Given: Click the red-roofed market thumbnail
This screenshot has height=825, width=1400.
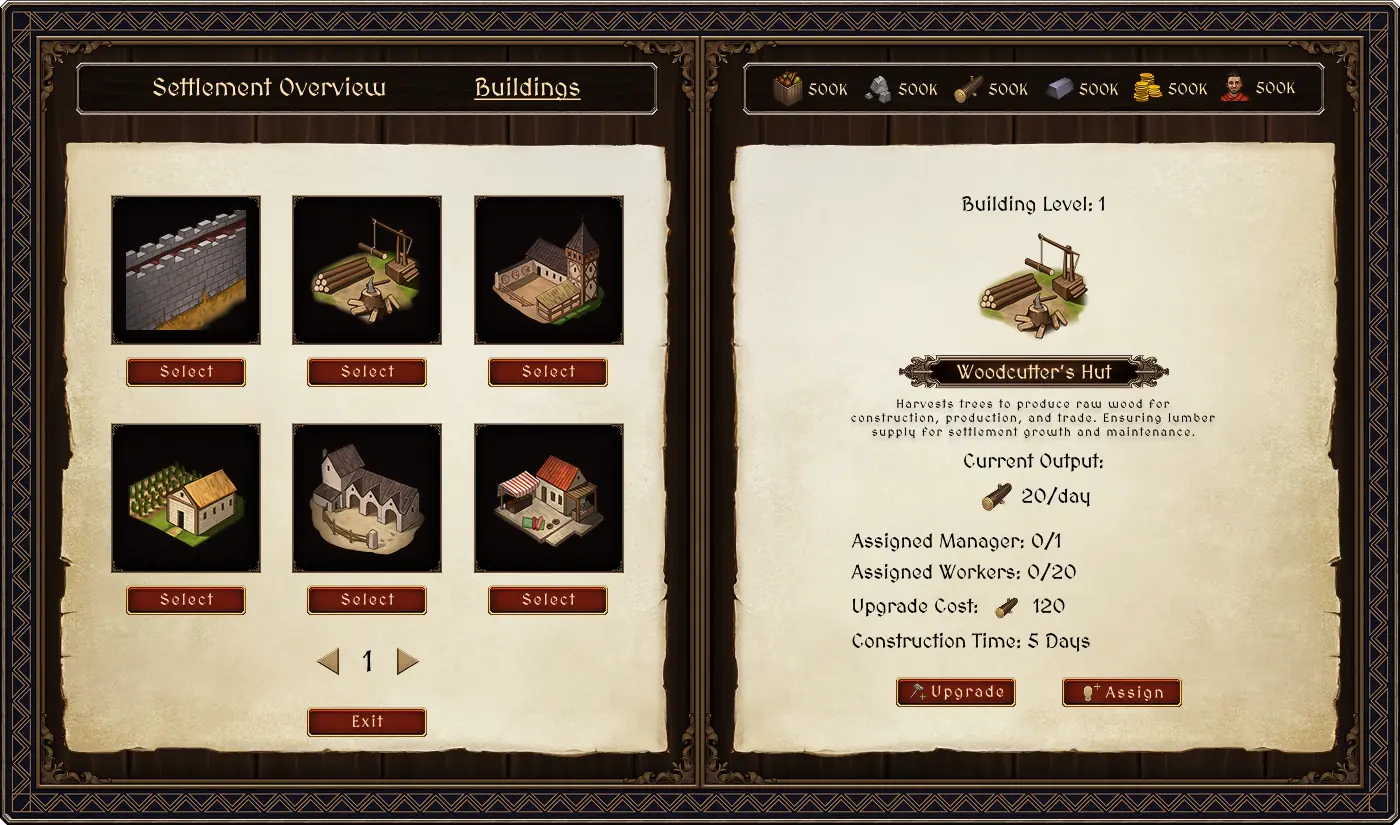Looking at the screenshot, I should pyautogui.click(x=548, y=498).
